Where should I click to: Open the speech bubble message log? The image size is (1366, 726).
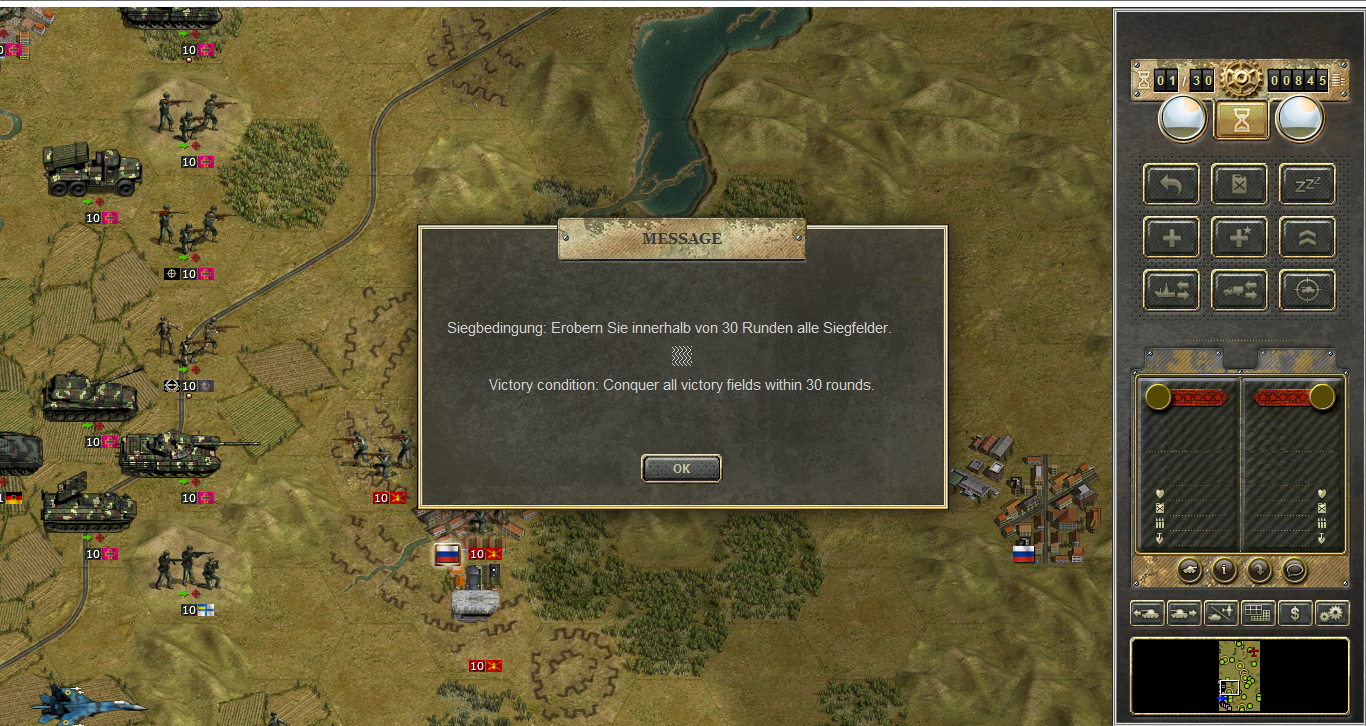pyautogui.click(x=1294, y=570)
